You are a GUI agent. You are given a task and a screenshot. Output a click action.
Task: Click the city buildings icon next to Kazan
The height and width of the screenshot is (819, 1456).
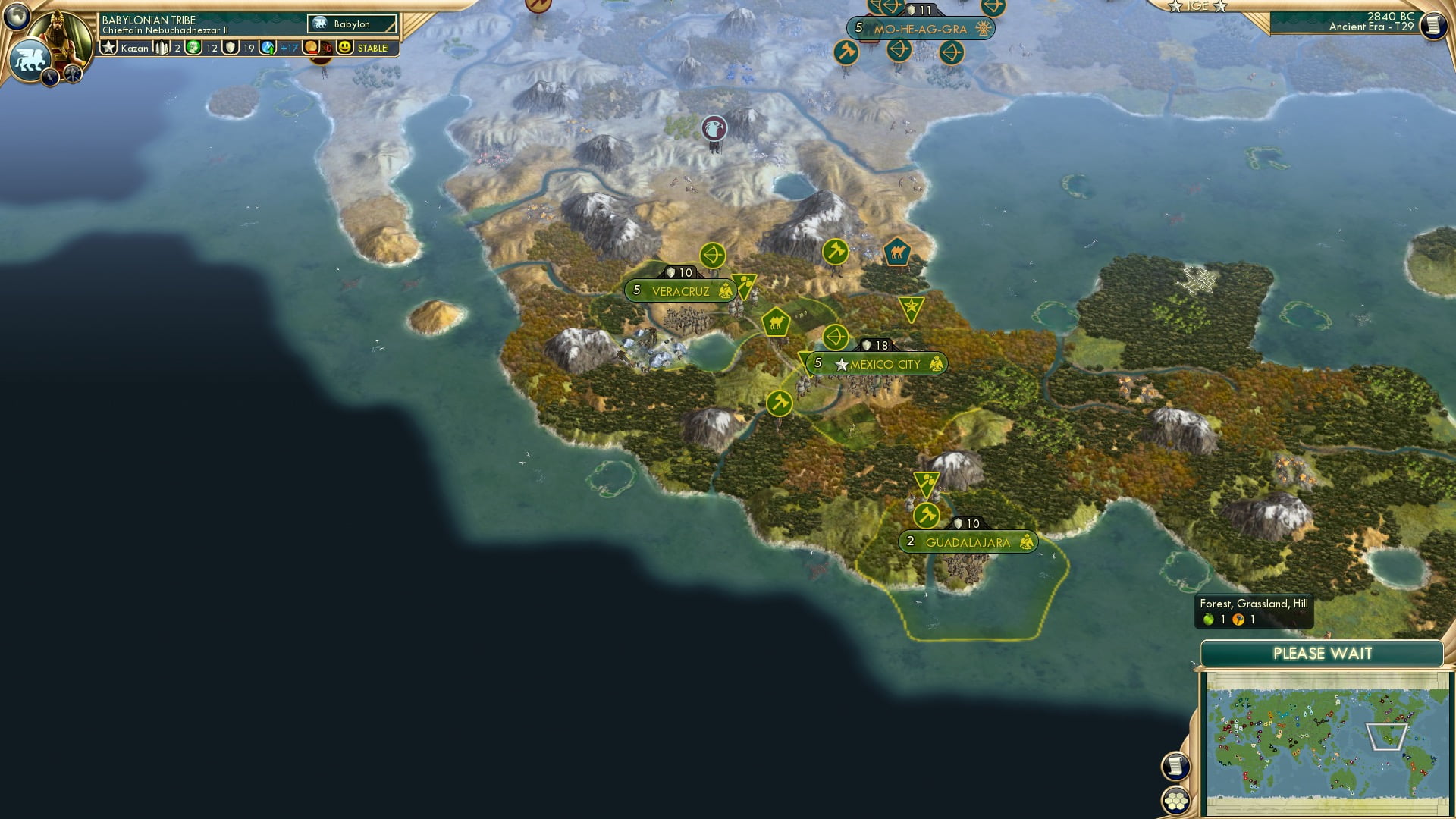tap(161, 47)
